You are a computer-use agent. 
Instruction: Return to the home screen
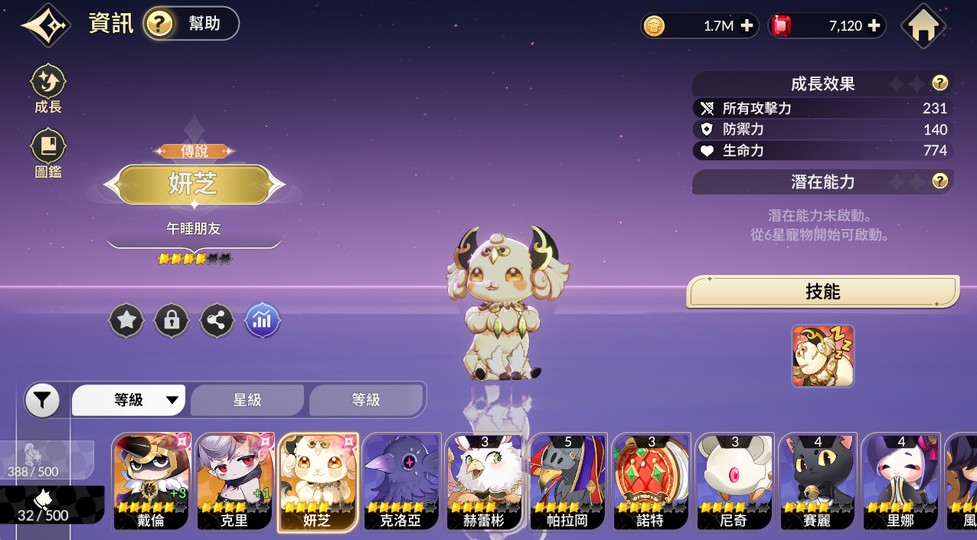tap(923, 26)
